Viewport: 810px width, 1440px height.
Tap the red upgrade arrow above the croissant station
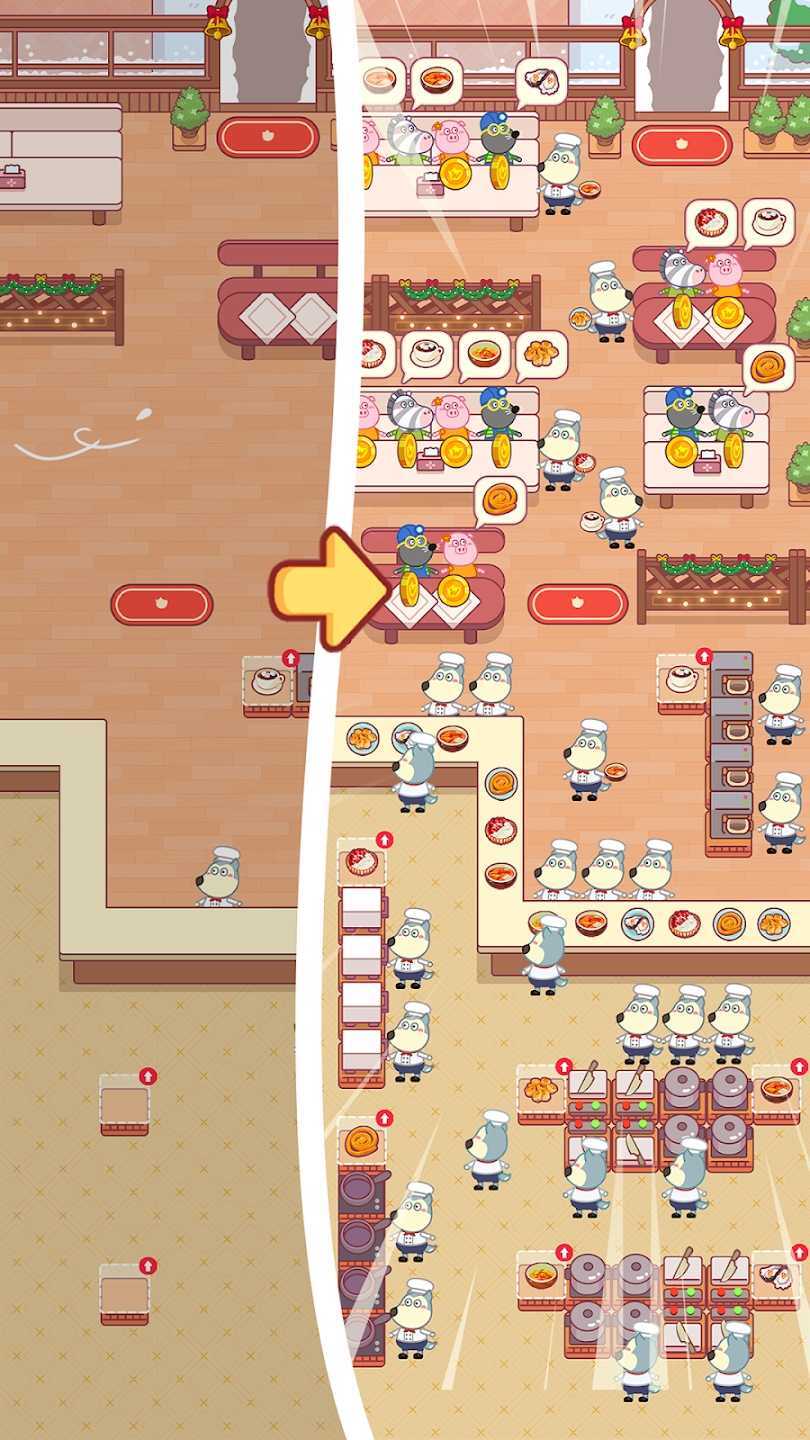coord(564,1067)
